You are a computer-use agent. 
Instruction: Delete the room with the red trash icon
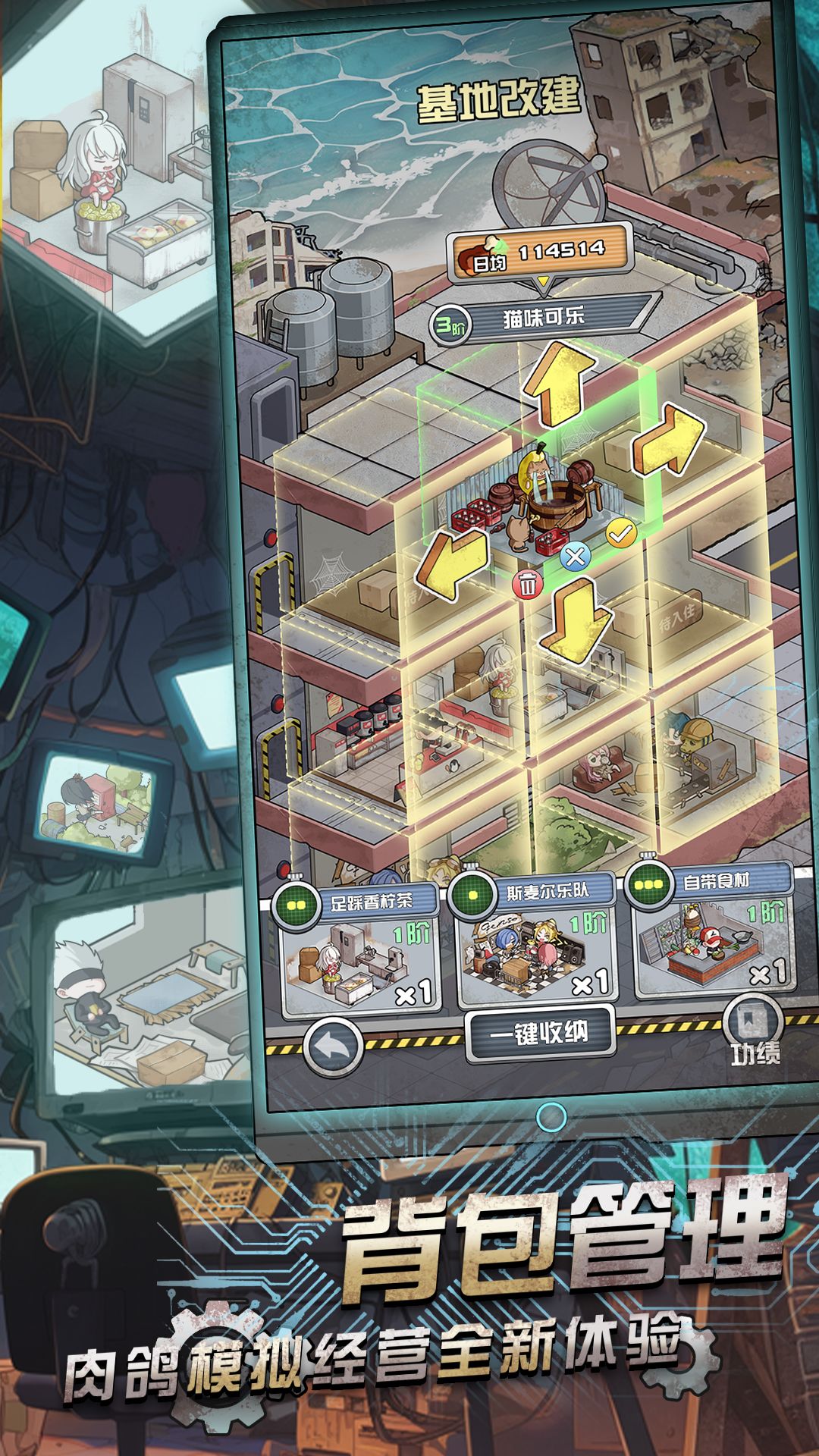529,584
